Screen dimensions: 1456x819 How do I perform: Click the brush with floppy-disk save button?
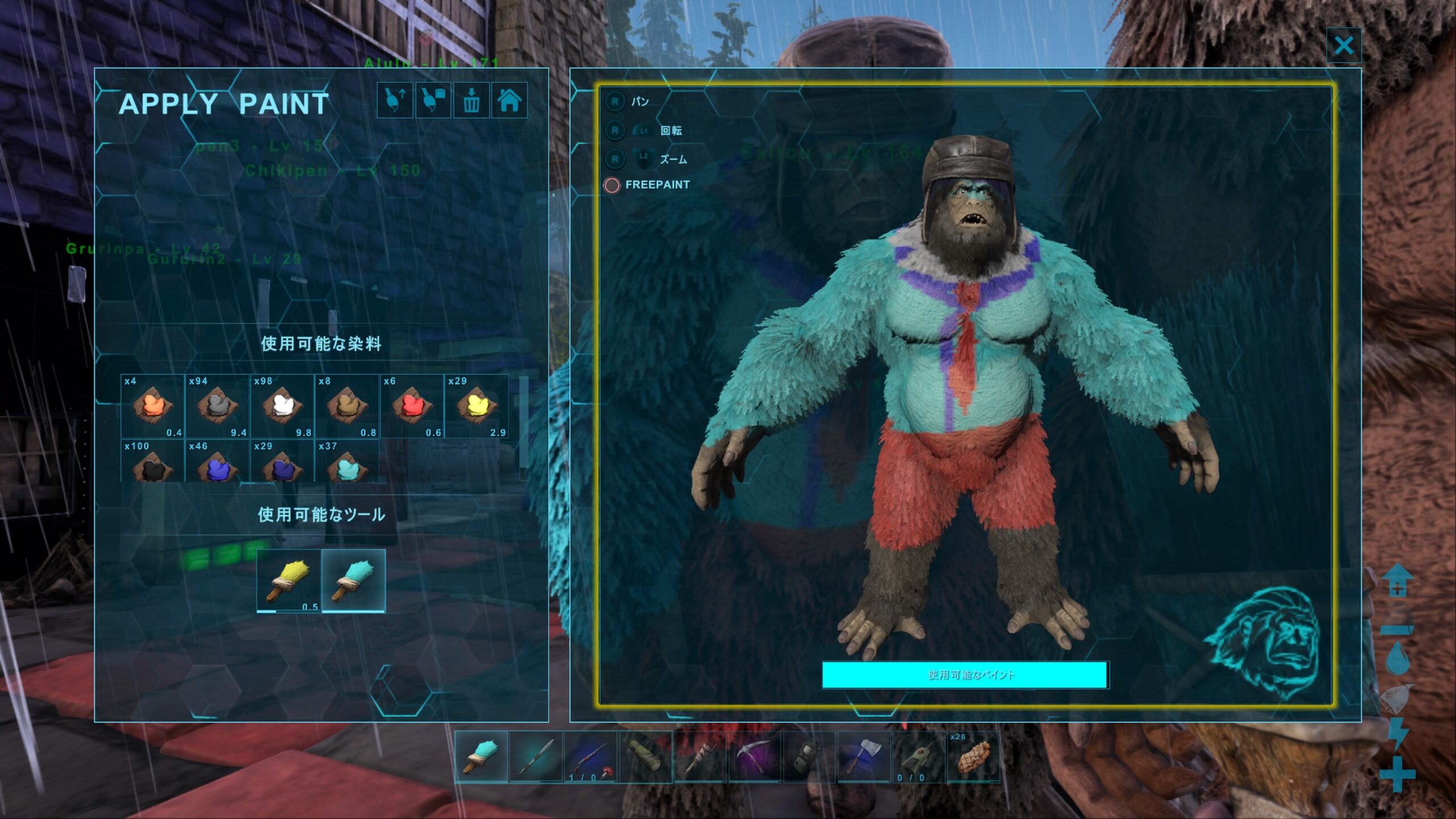click(x=433, y=101)
